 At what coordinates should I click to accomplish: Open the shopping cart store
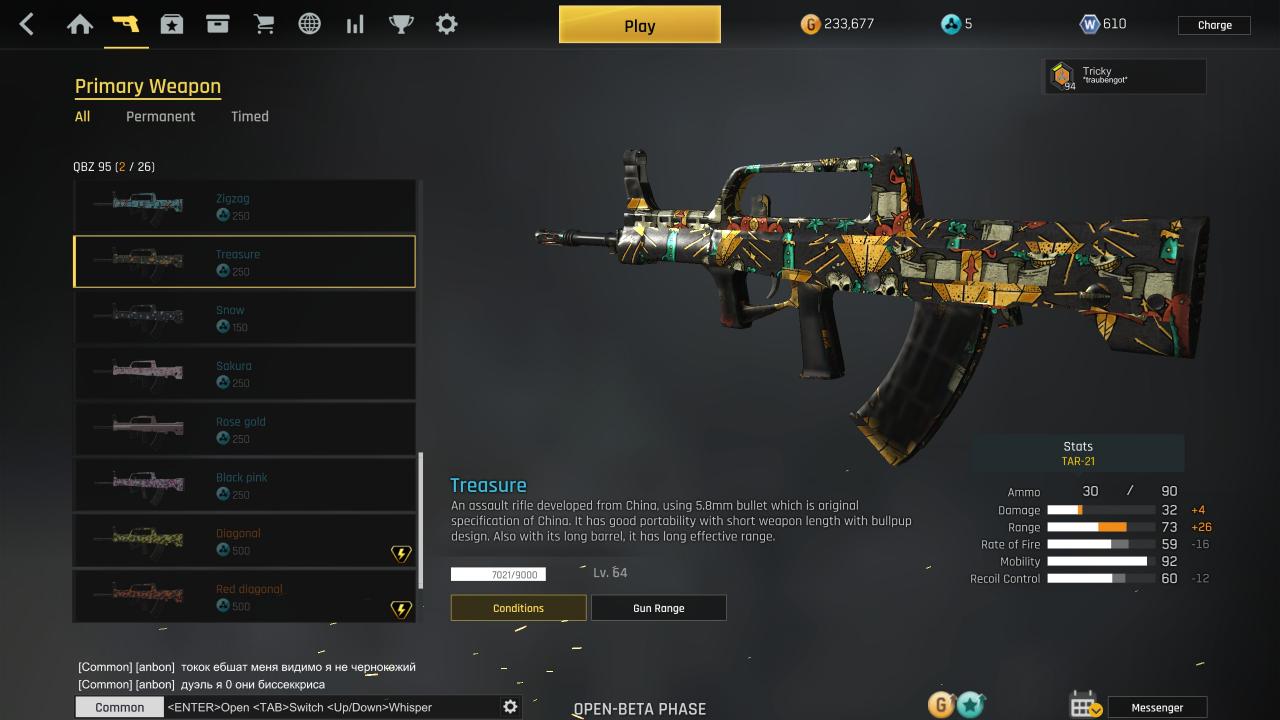[264, 24]
